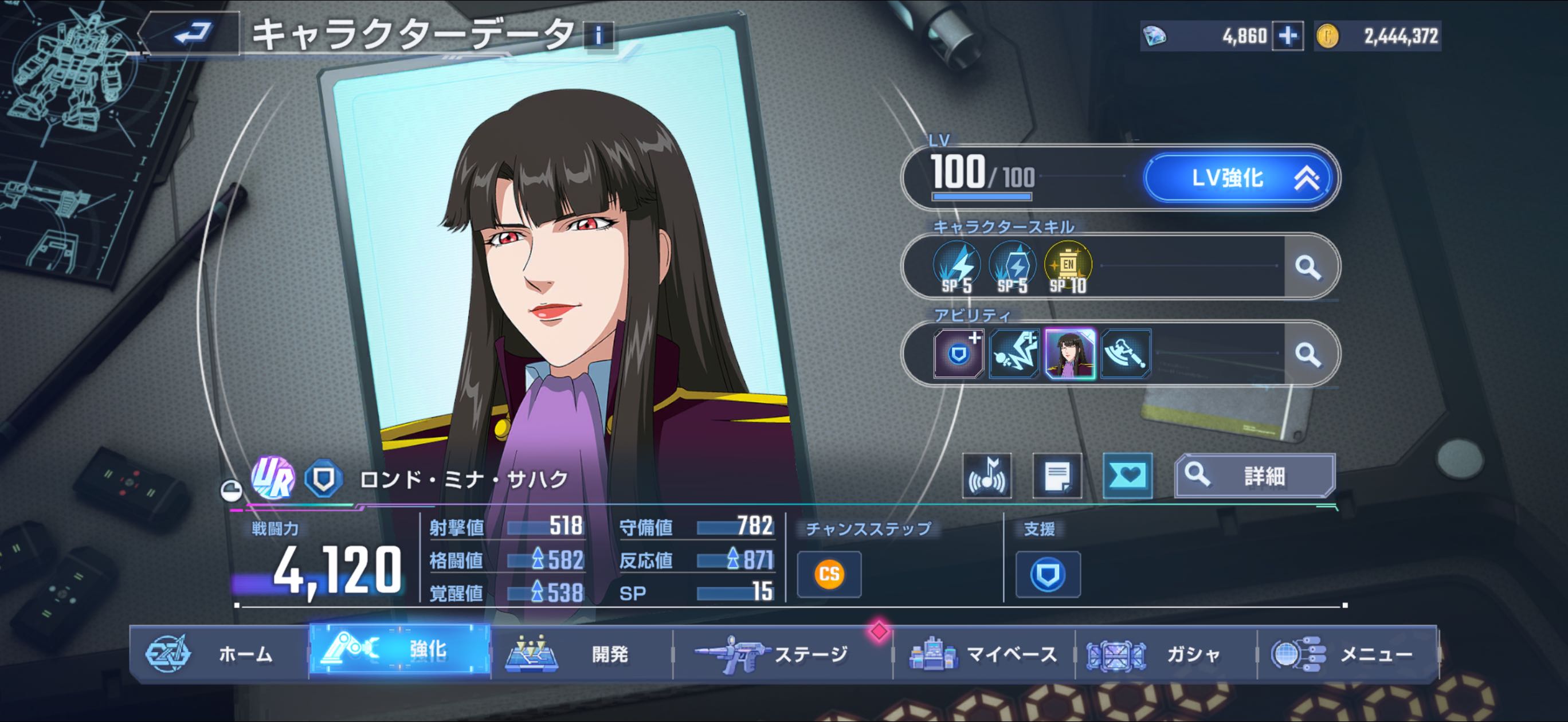Go back with the return arrow button
Viewport: 1568px width, 722px height.
coord(192,34)
